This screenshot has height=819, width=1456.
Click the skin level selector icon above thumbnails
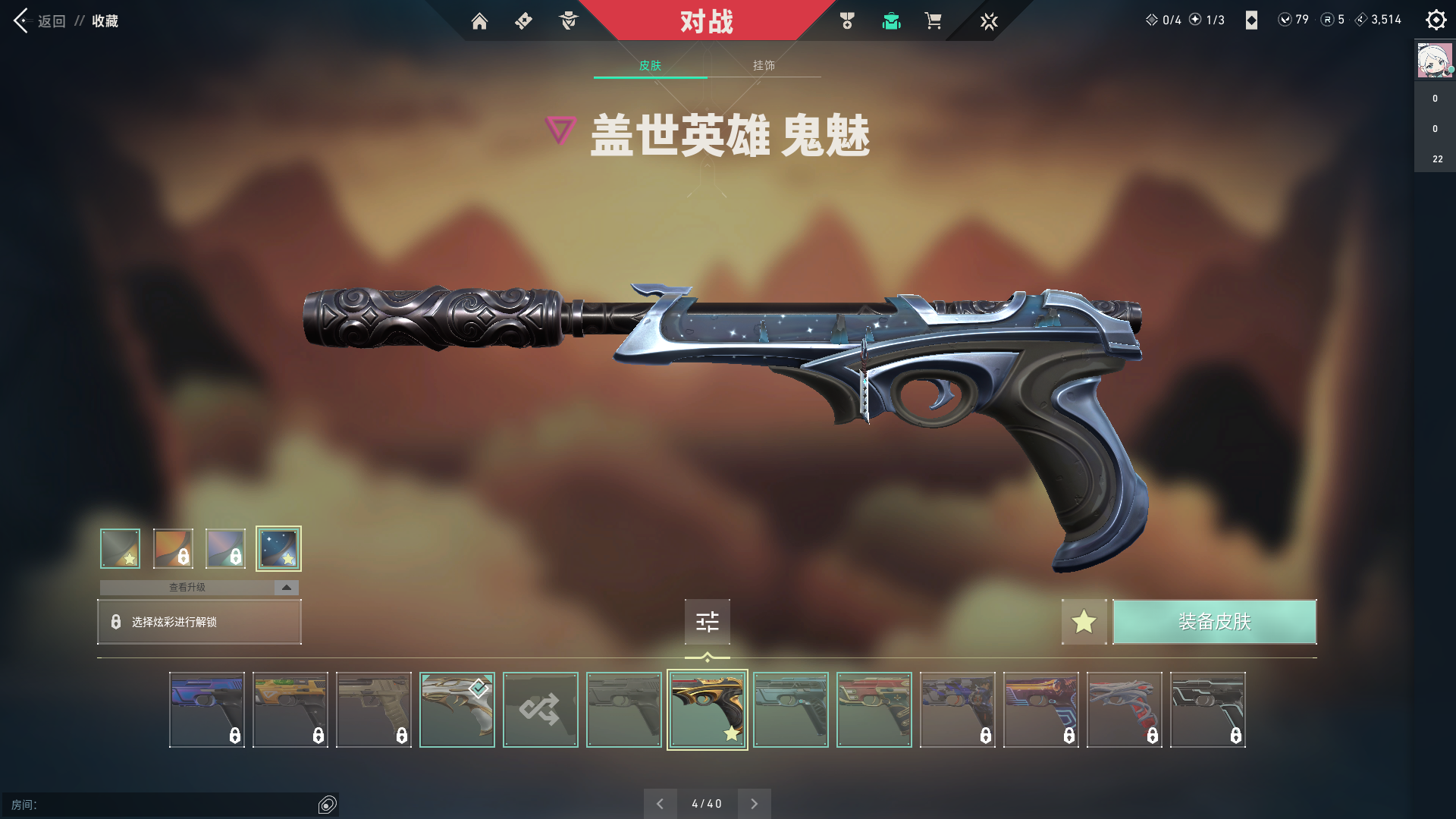point(707,622)
